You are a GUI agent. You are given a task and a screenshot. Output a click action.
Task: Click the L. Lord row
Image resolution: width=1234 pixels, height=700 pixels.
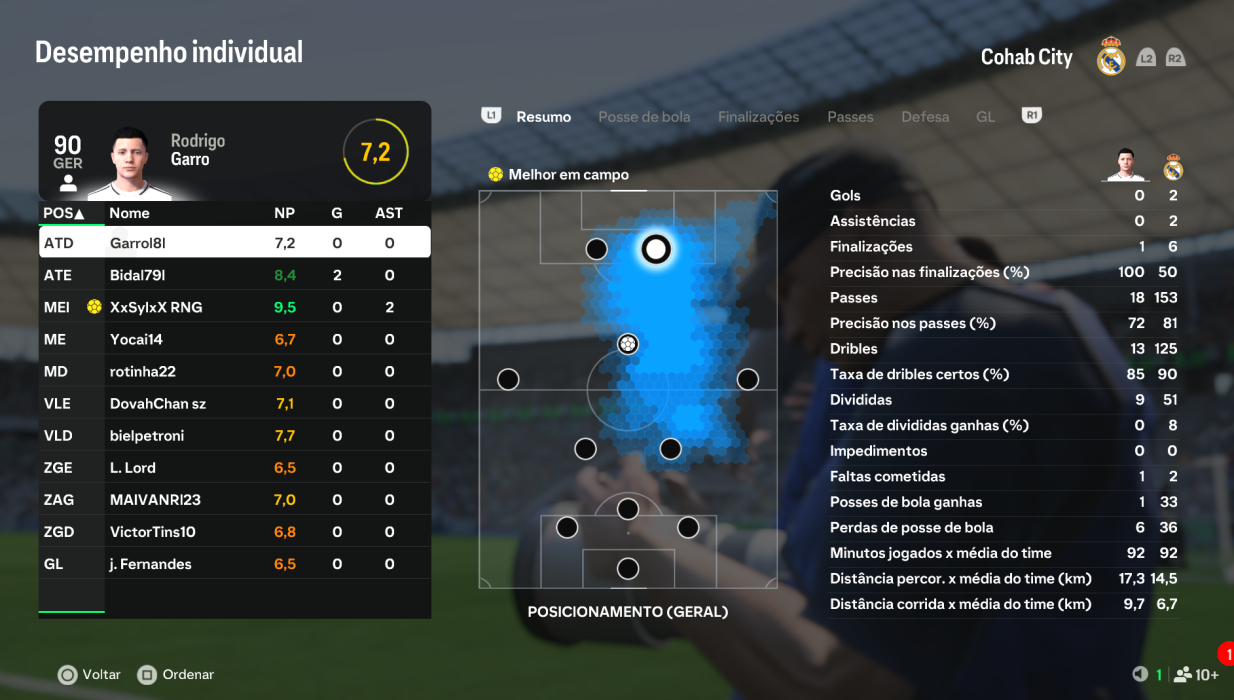[235, 467]
